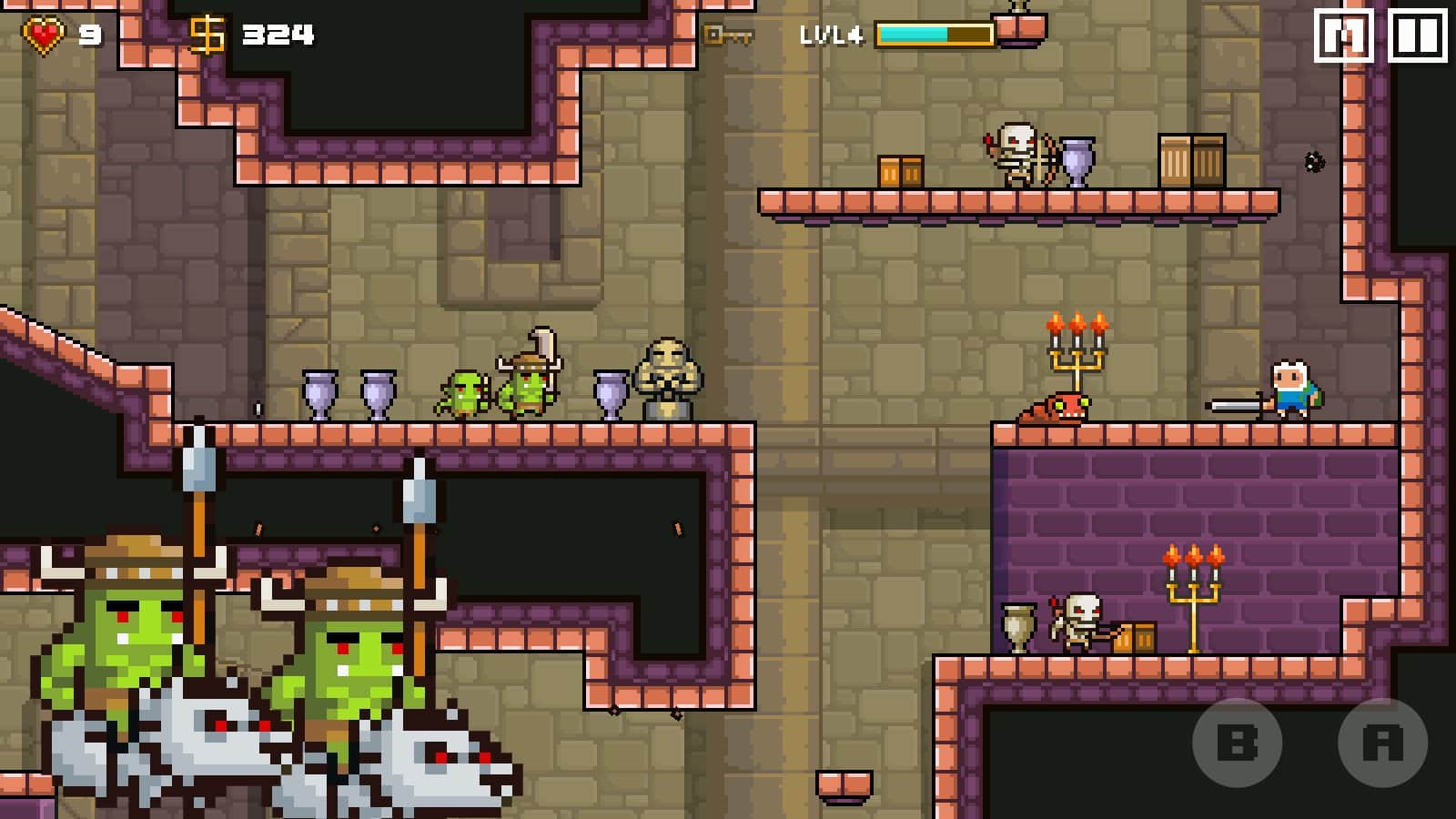Click the dollar coin icon next to 324

click(207, 32)
